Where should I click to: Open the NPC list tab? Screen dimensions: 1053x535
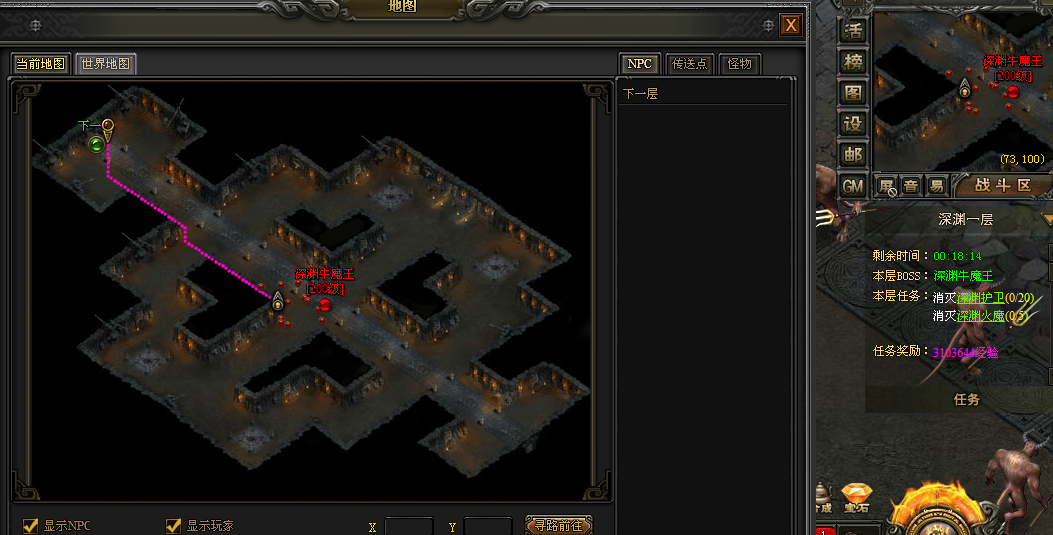pos(639,64)
